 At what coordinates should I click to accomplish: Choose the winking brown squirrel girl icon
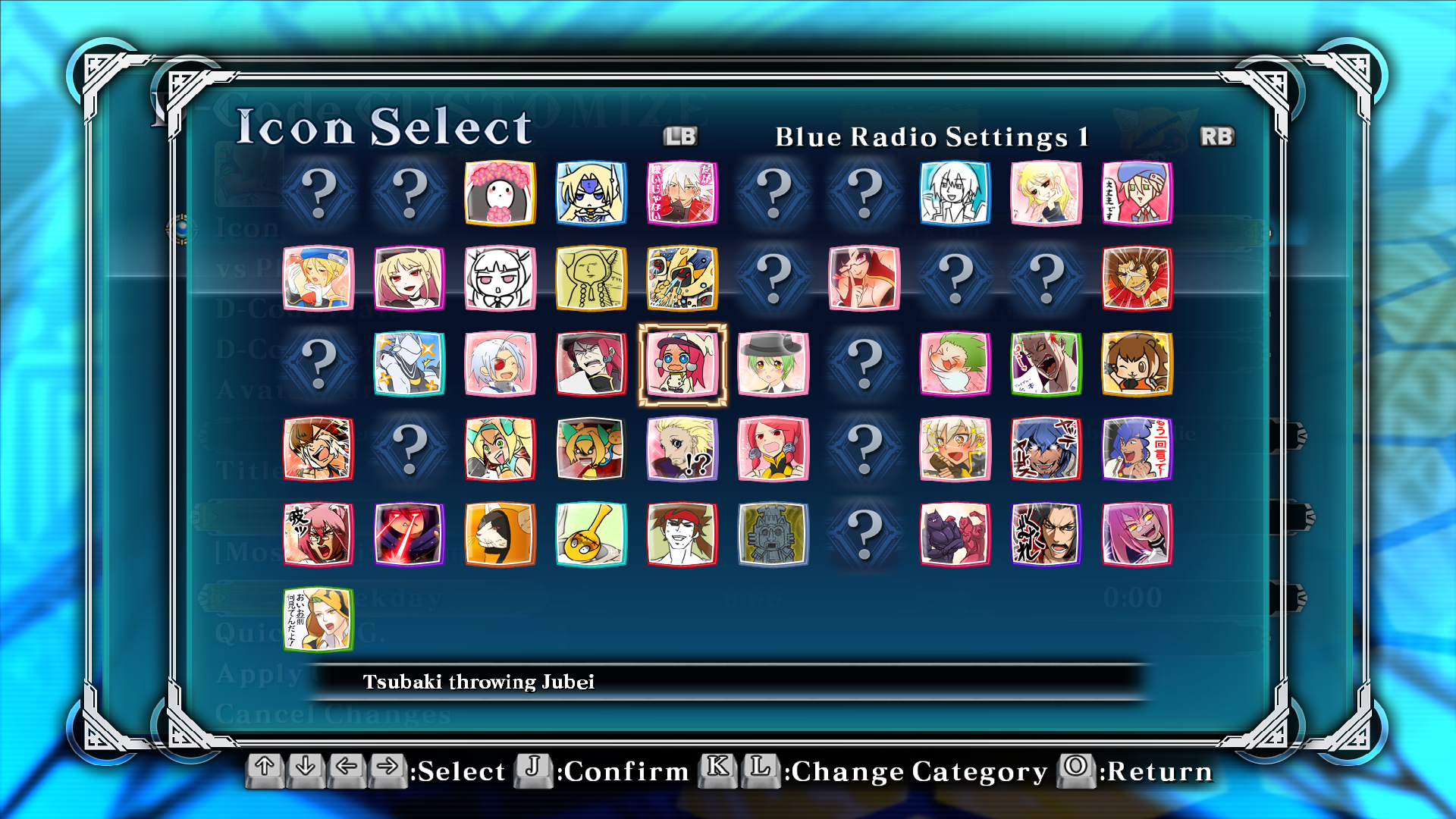pyautogui.click(x=1137, y=364)
